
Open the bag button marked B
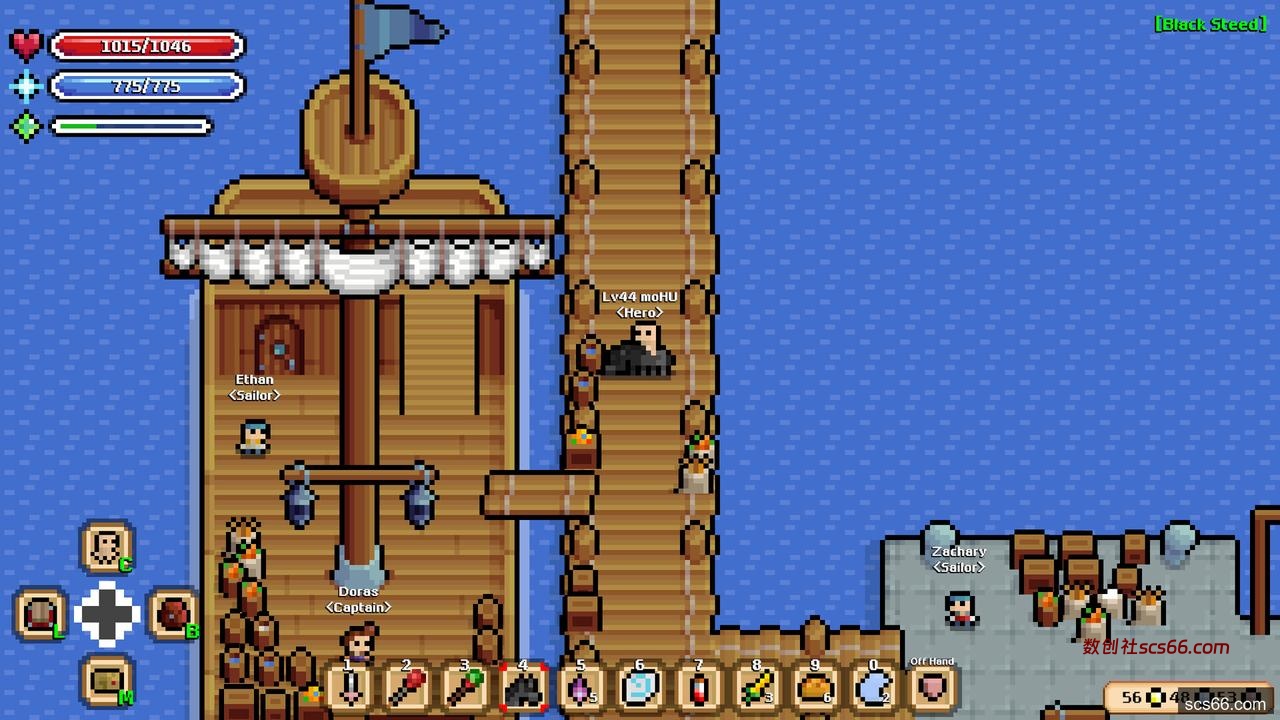coord(172,614)
